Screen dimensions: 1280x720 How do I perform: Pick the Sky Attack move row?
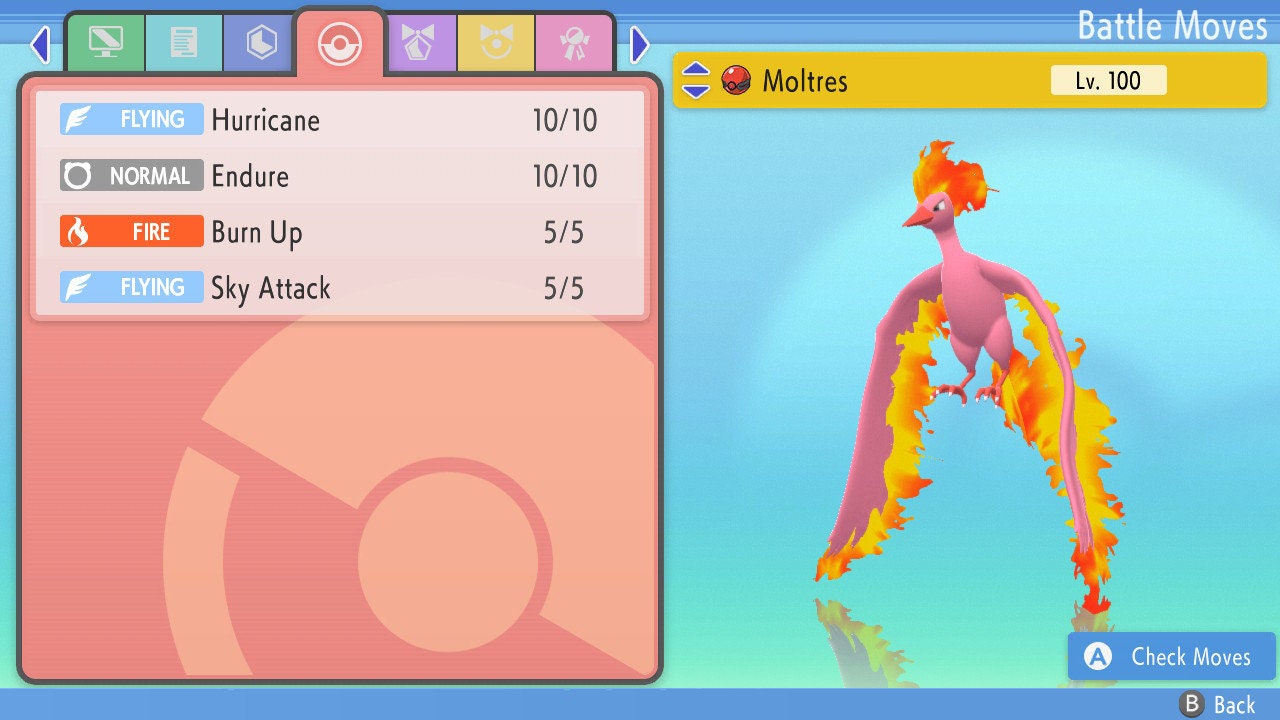point(340,288)
